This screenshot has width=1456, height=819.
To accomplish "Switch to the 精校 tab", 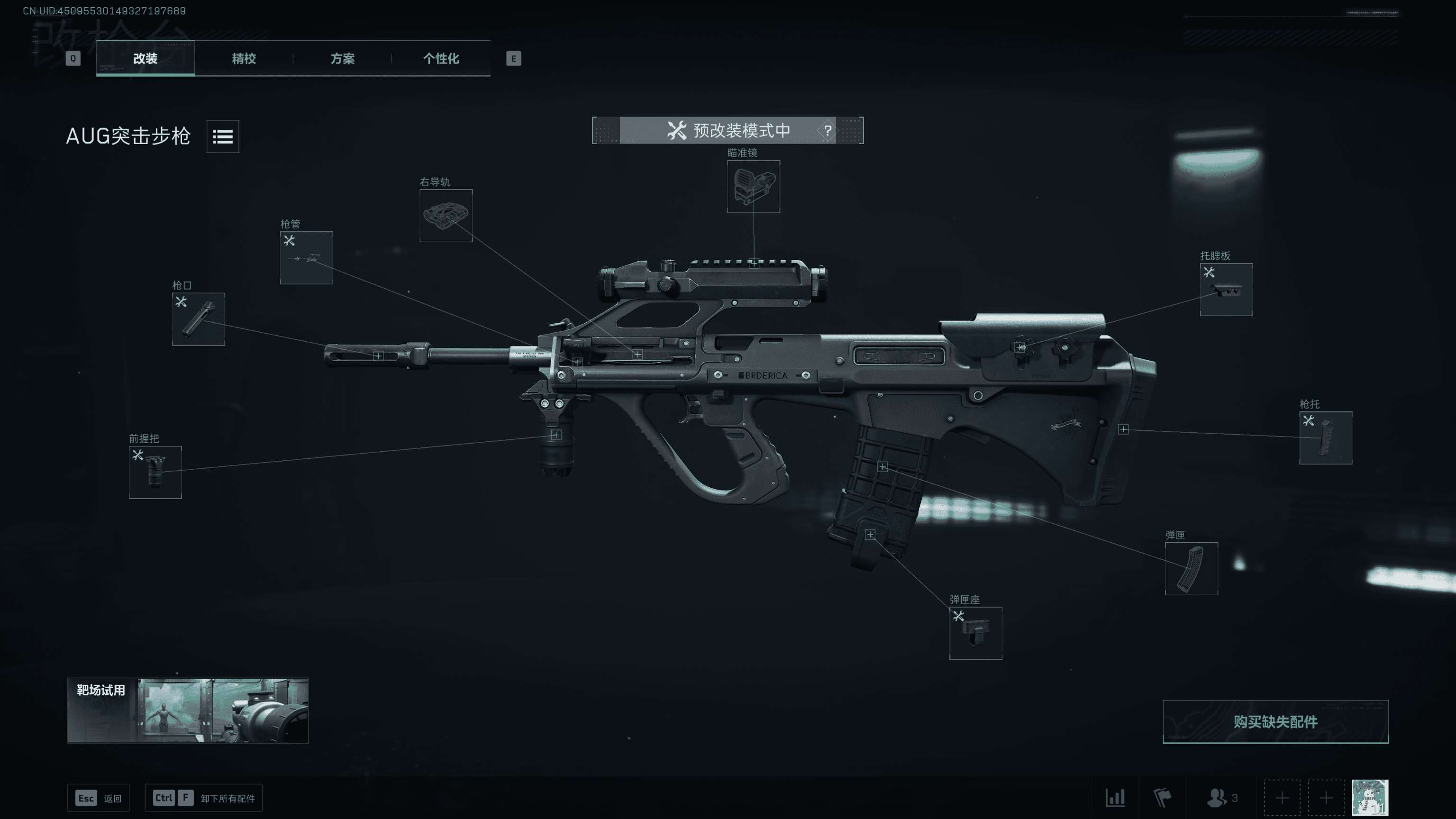I will (244, 58).
